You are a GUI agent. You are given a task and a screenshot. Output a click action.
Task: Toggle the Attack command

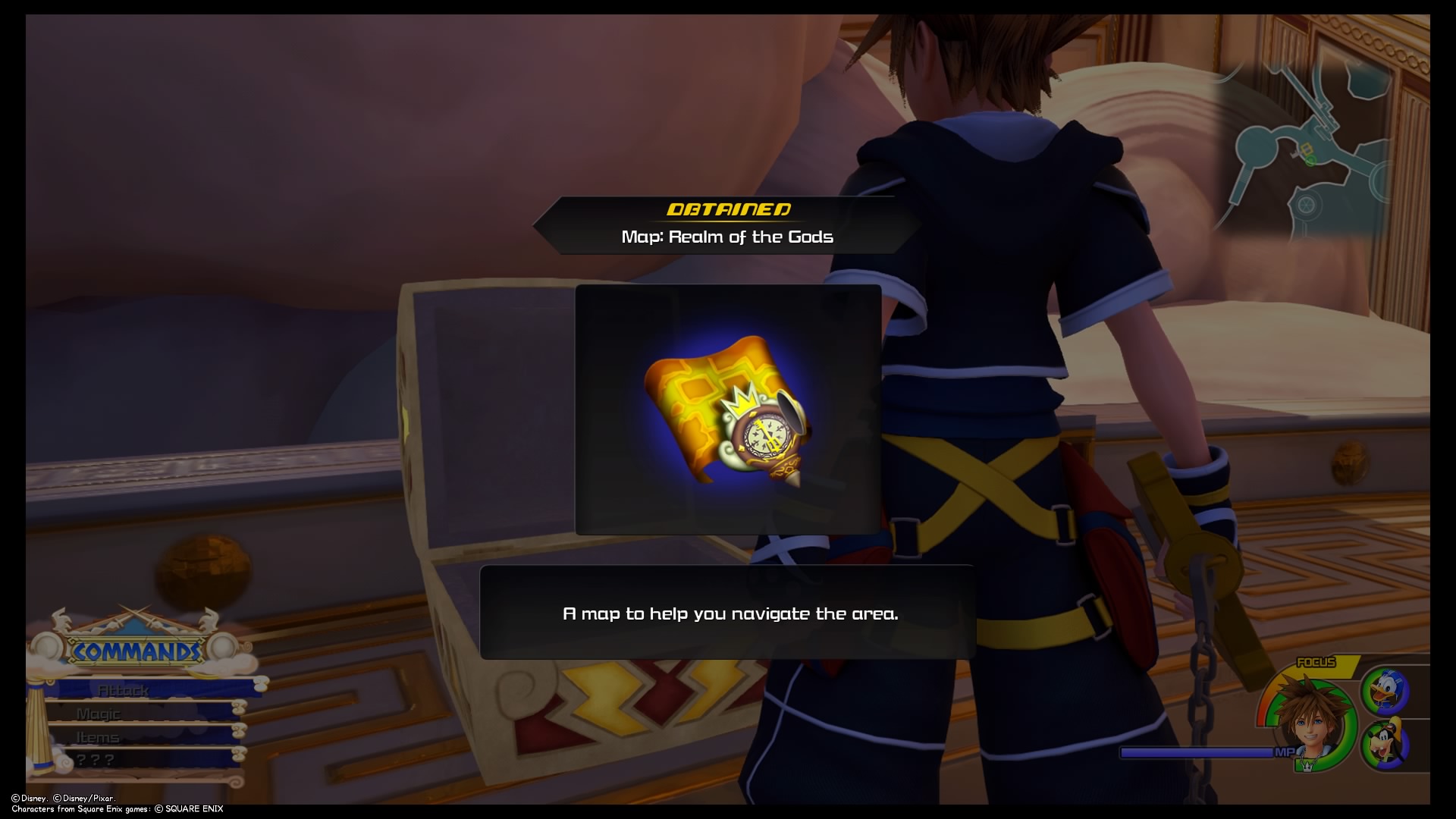125,691
